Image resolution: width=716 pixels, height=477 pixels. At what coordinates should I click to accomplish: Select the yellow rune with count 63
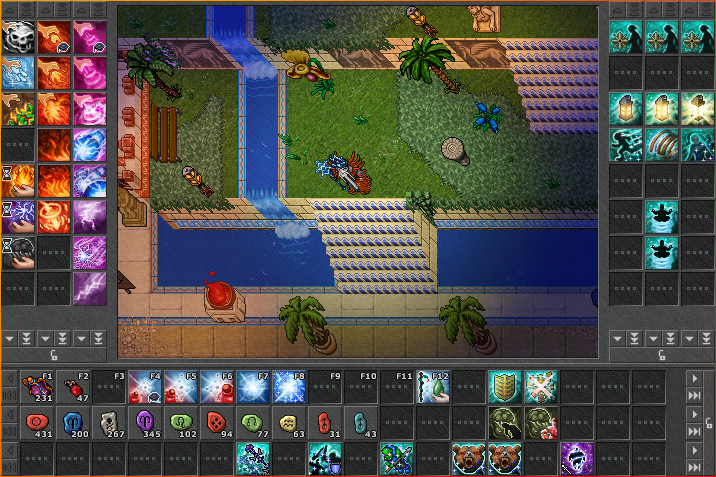point(291,424)
